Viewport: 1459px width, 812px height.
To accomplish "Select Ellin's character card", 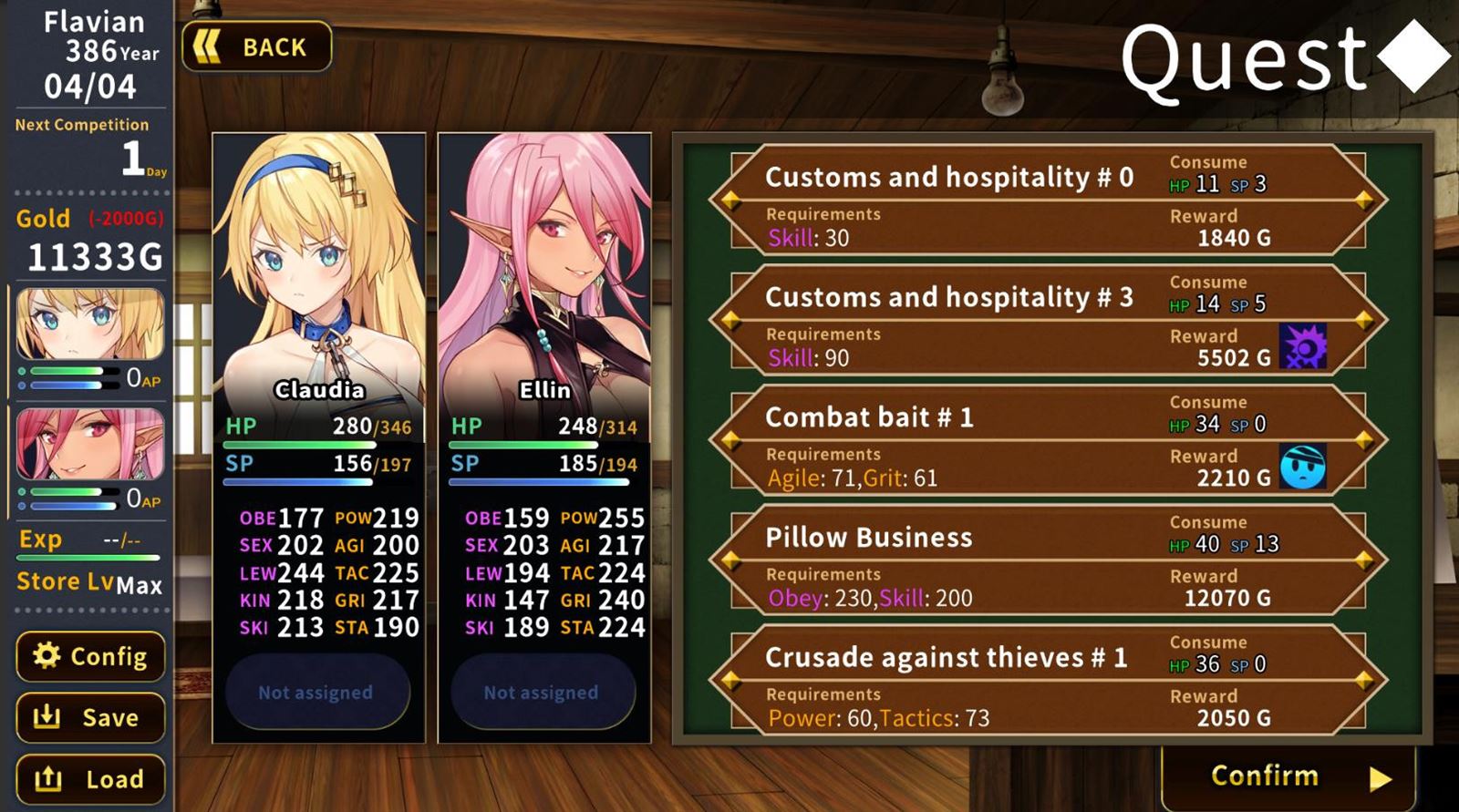I will [544, 273].
